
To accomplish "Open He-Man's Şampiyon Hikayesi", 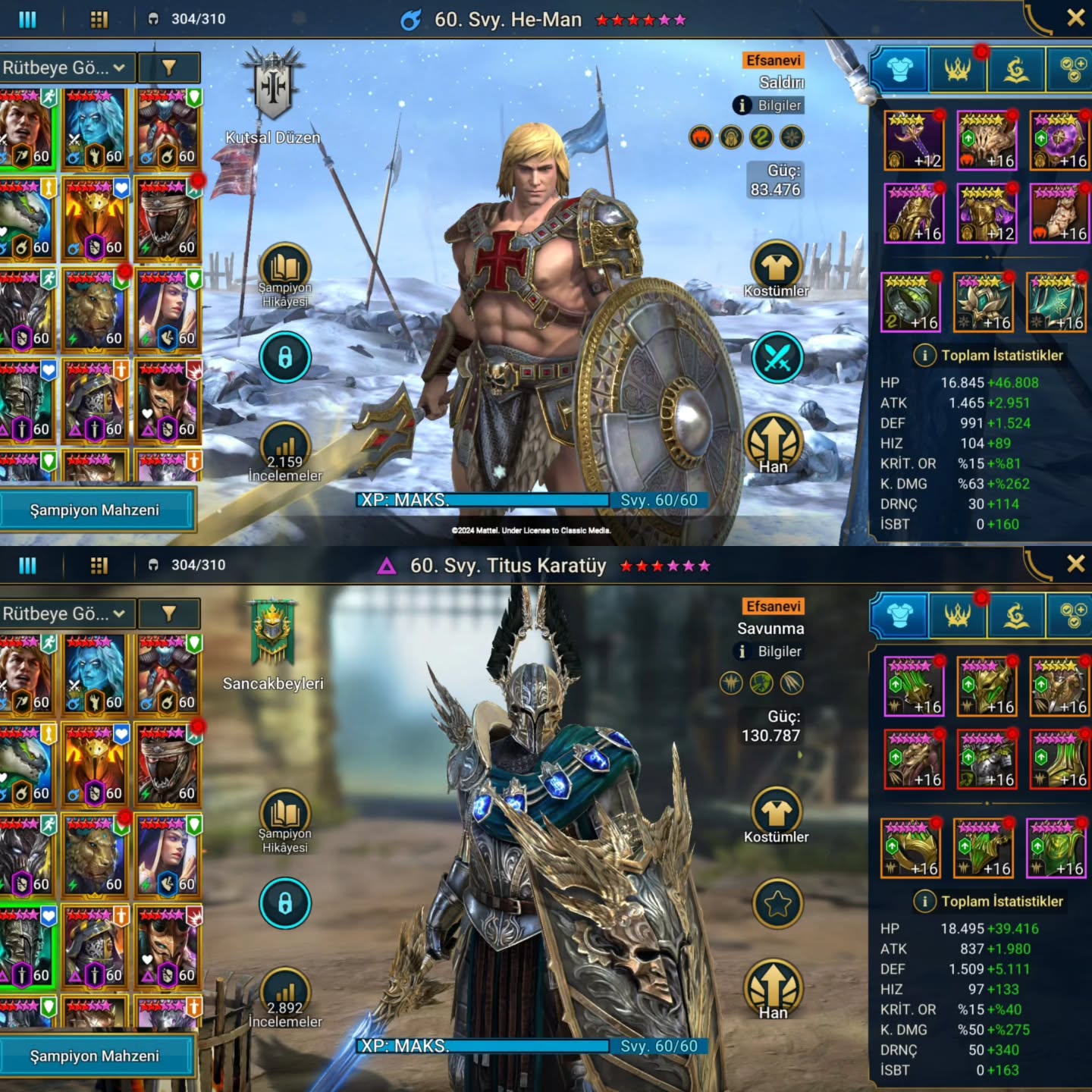I will point(285,273).
